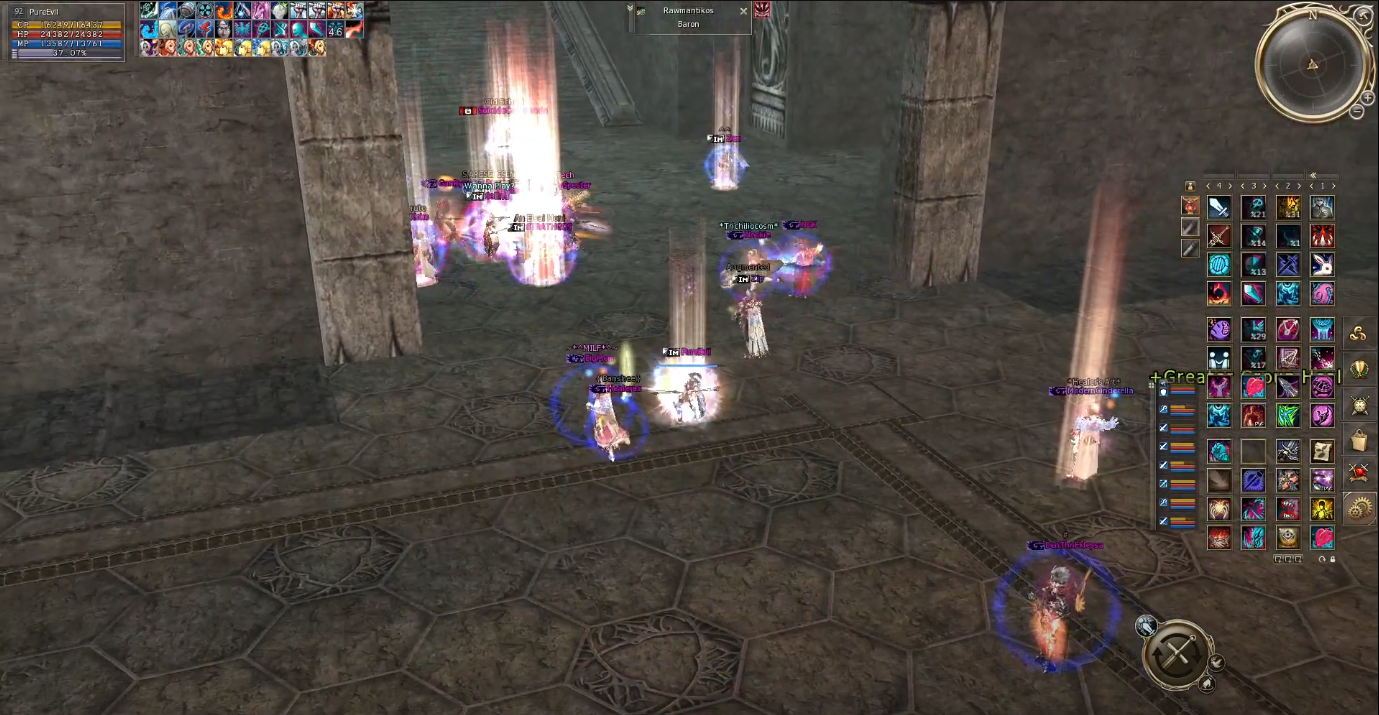Use the white rabbit hotbar skill
Image resolution: width=1379 pixels, height=715 pixels.
(1322, 265)
